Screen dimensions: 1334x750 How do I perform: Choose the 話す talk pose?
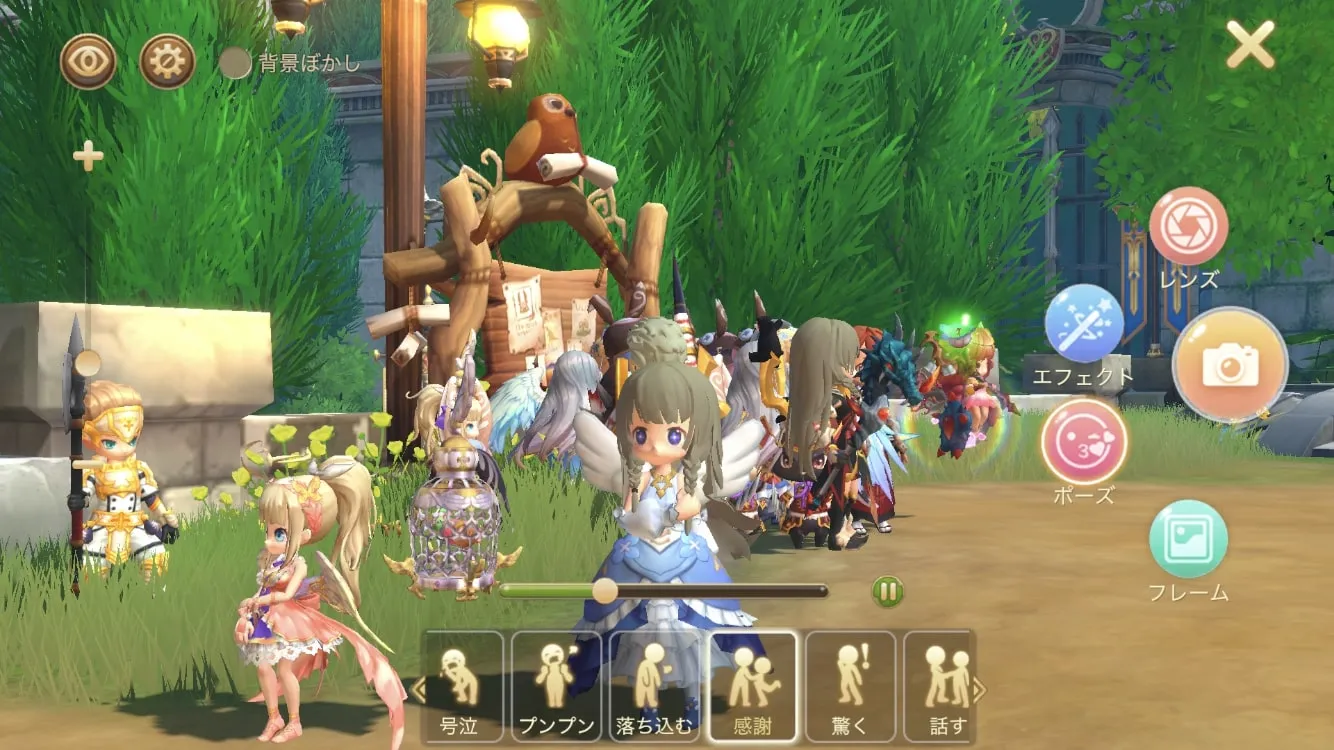tap(940, 686)
